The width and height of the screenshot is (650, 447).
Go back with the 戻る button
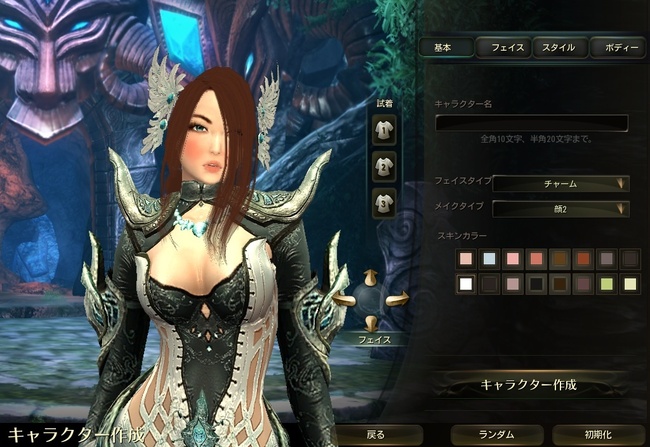tap(375, 435)
